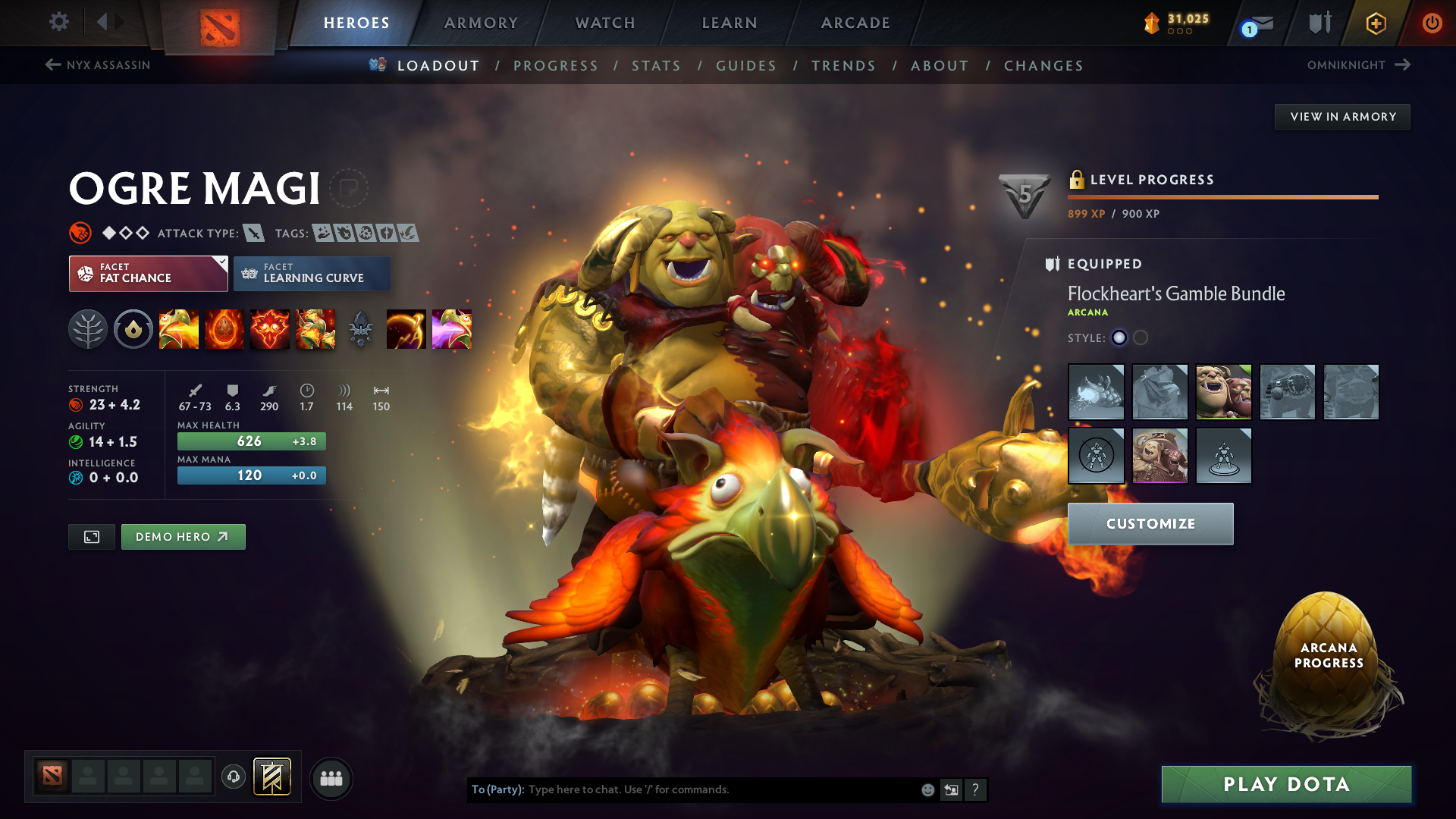Open the Bloodlust ability tooltip icon
The width and height of the screenshot is (1456, 819).
pos(270,329)
